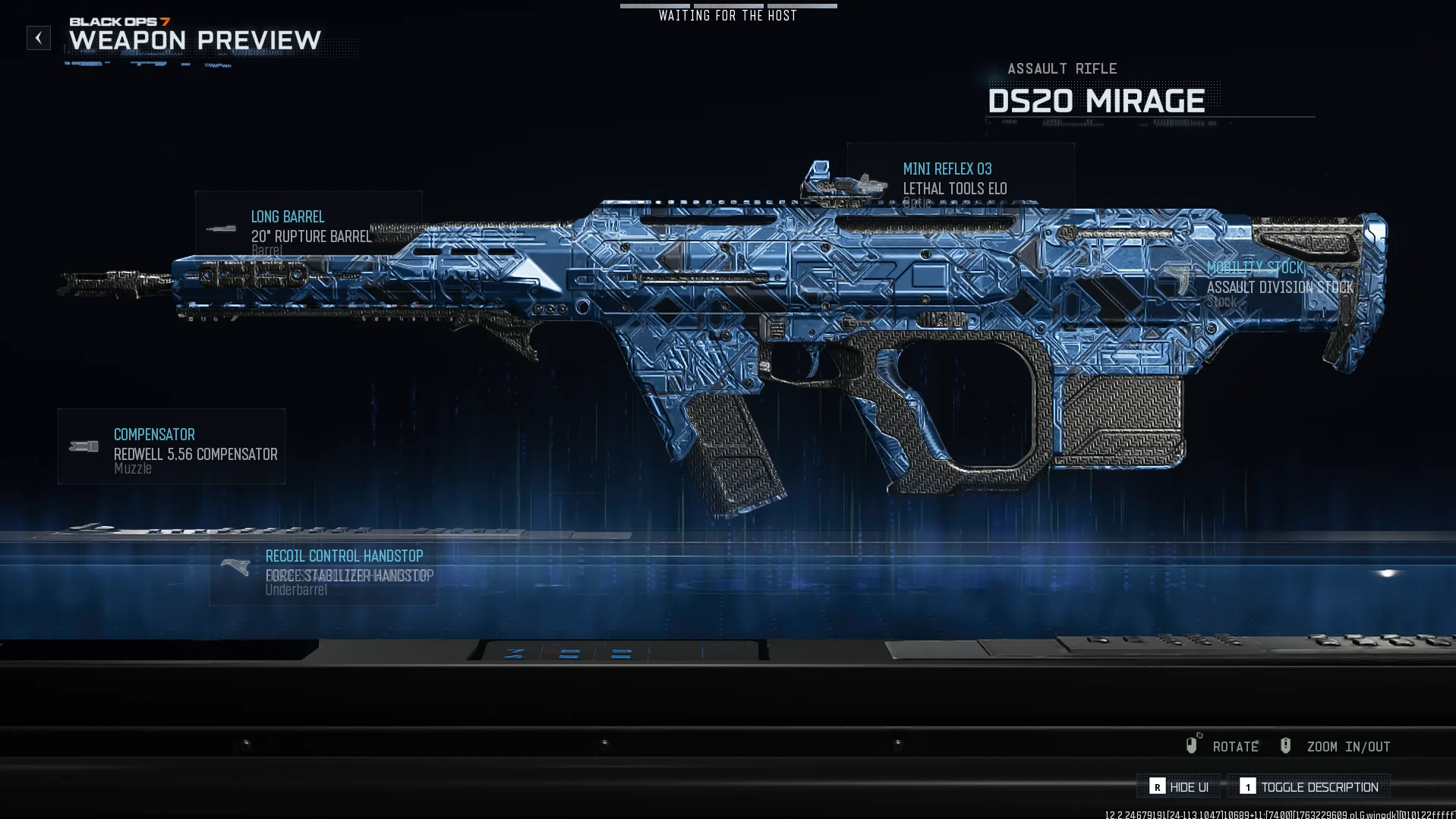Click the Hide UI button
Image resolution: width=1456 pixels, height=819 pixels.
(1179, 787)
